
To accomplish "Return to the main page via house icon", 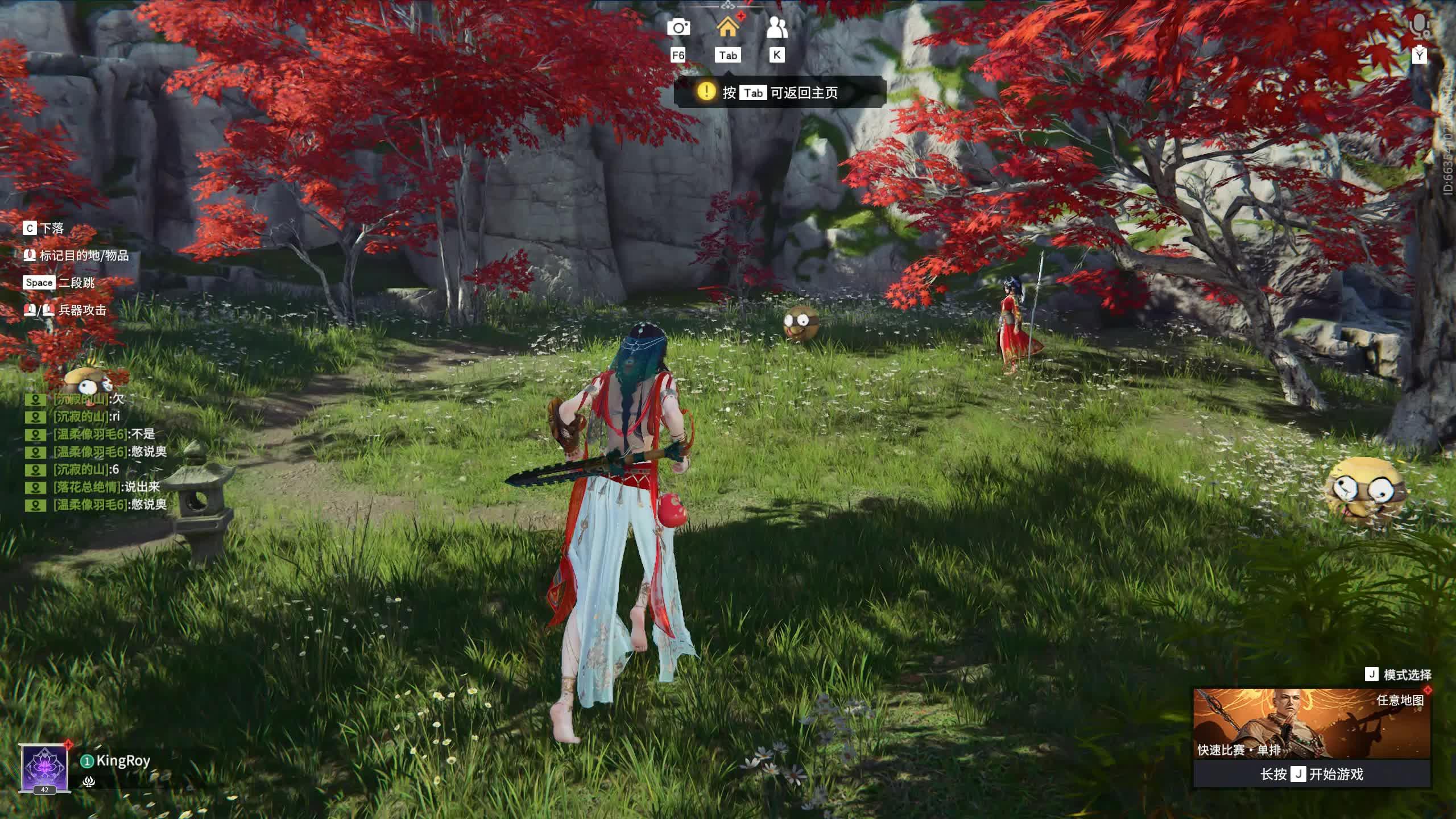I will point(727,27).
